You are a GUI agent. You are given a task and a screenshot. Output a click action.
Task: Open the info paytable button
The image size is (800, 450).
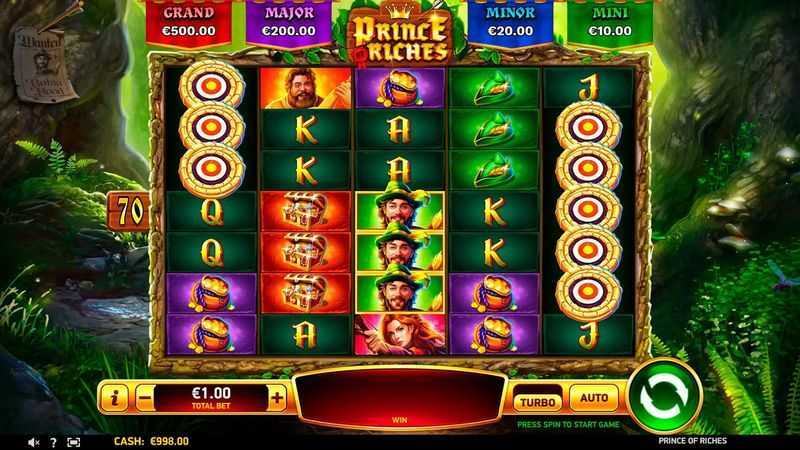click(x=114, y=398)
